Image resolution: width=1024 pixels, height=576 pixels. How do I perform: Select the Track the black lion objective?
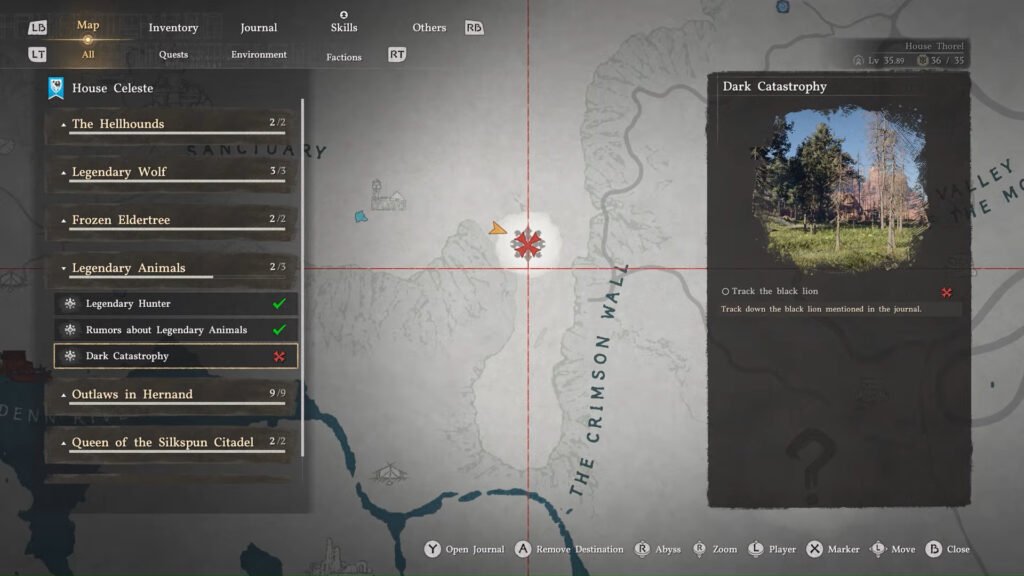[775, 292]
